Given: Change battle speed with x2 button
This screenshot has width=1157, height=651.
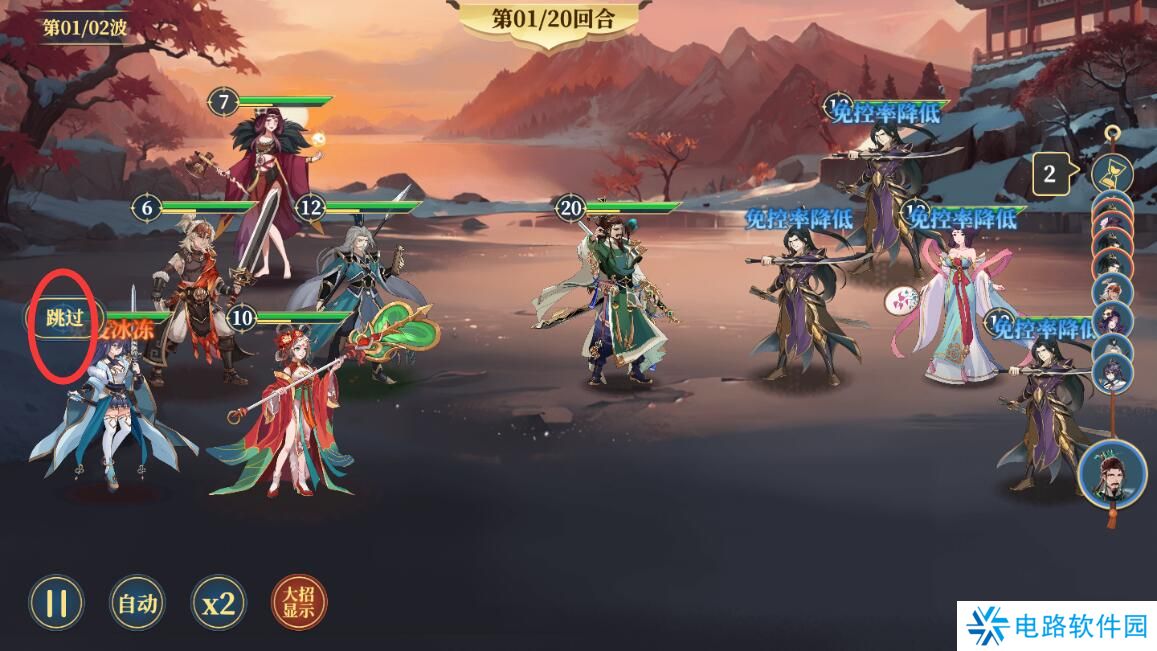Looking at the screenshot, I should coord(219,602).
